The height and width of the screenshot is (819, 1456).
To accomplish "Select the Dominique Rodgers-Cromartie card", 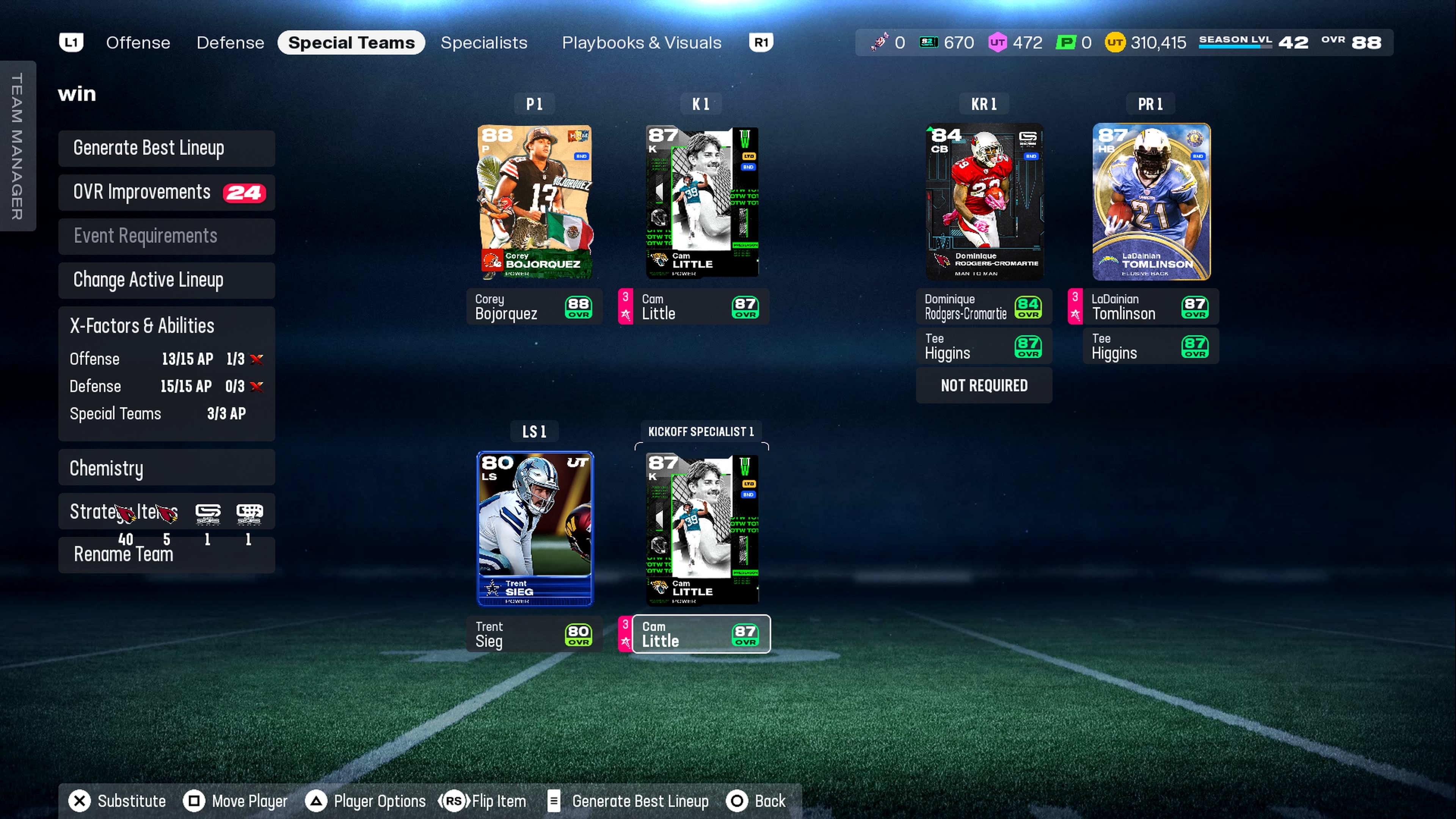I will click(984, 202).
